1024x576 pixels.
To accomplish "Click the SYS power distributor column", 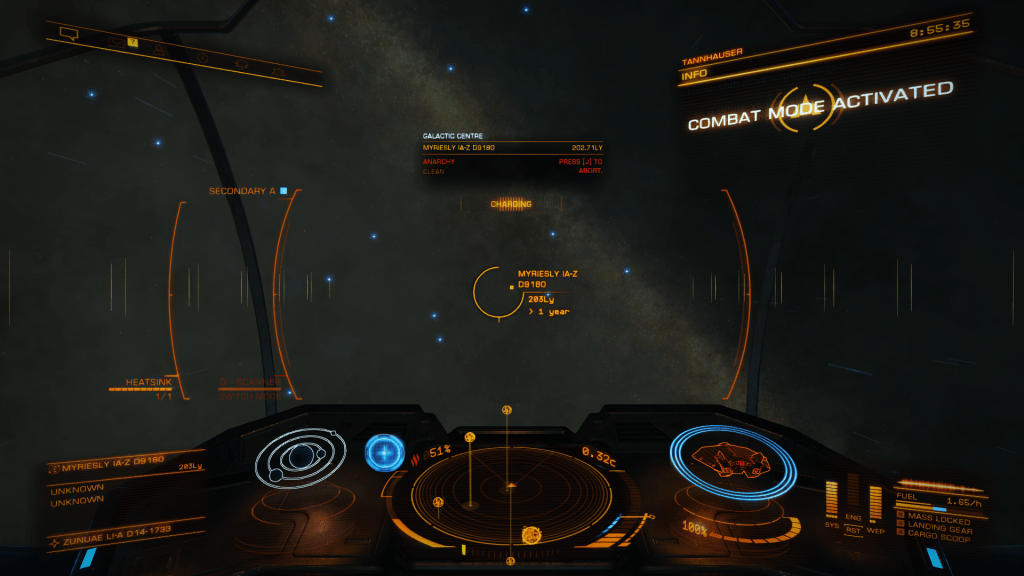I will [x=832, y=499].
